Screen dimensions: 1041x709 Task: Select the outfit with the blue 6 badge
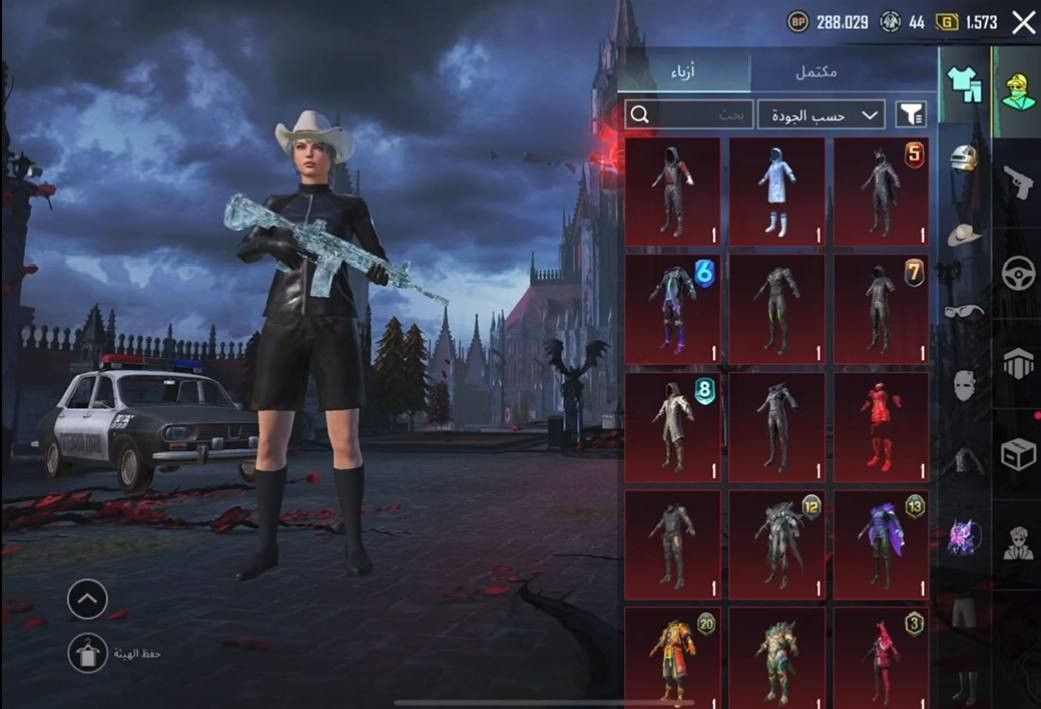pos(672,309)
